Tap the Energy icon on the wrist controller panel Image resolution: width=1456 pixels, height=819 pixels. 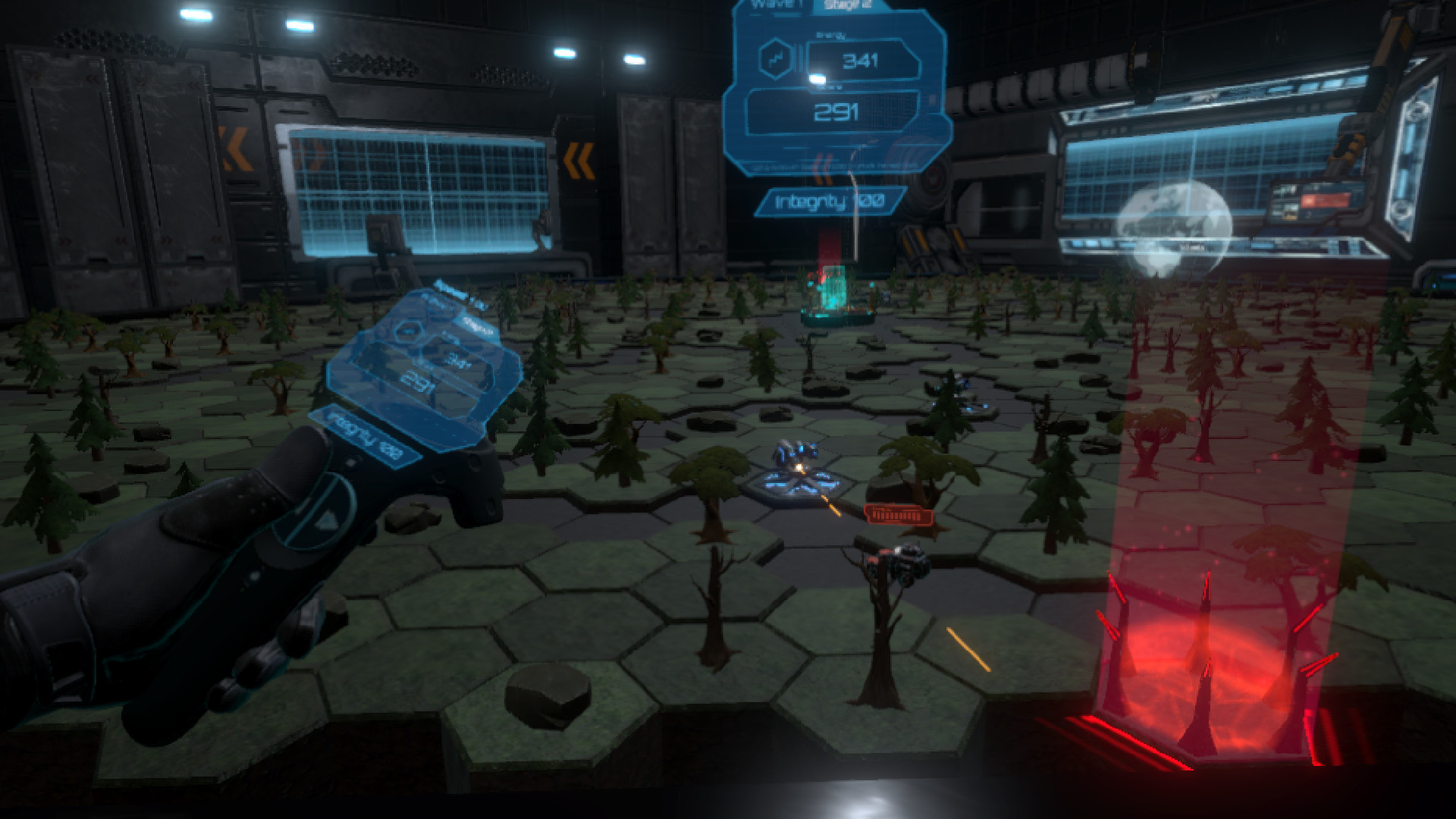(x=409, y=332)
